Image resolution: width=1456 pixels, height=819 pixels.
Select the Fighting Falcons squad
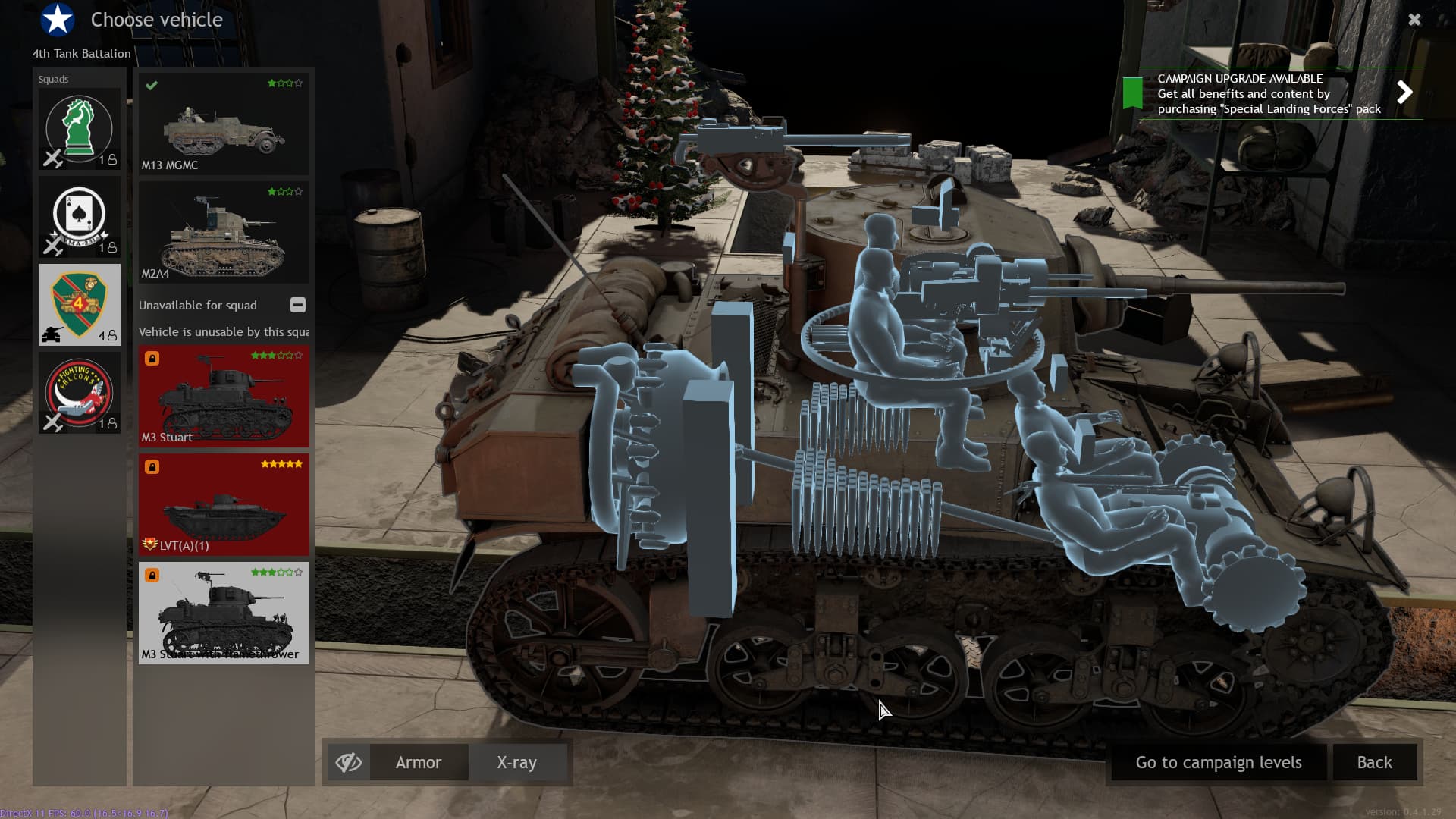click(80, 393)
